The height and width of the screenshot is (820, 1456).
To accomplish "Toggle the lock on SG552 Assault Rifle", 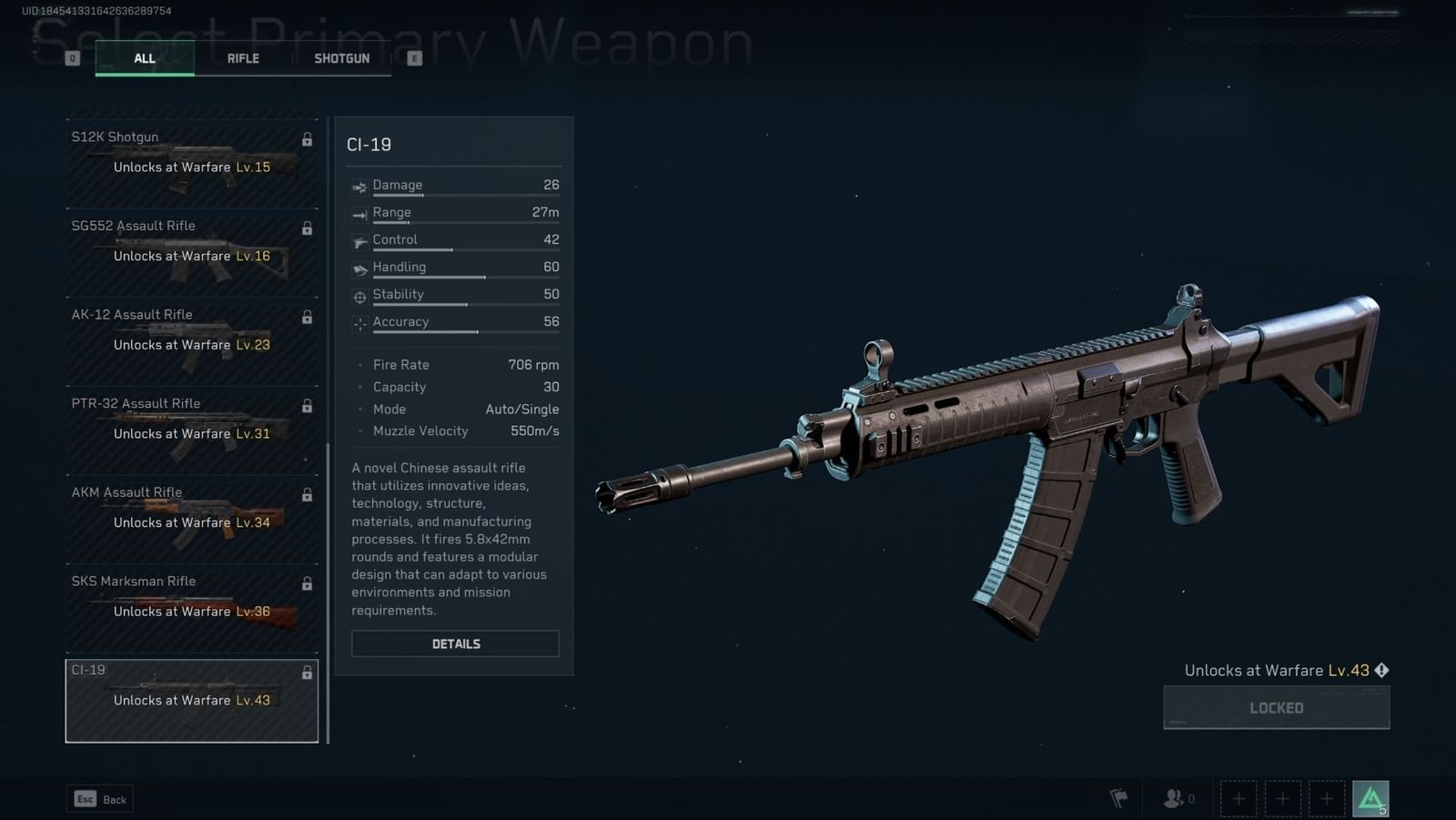I will point(307,228).
